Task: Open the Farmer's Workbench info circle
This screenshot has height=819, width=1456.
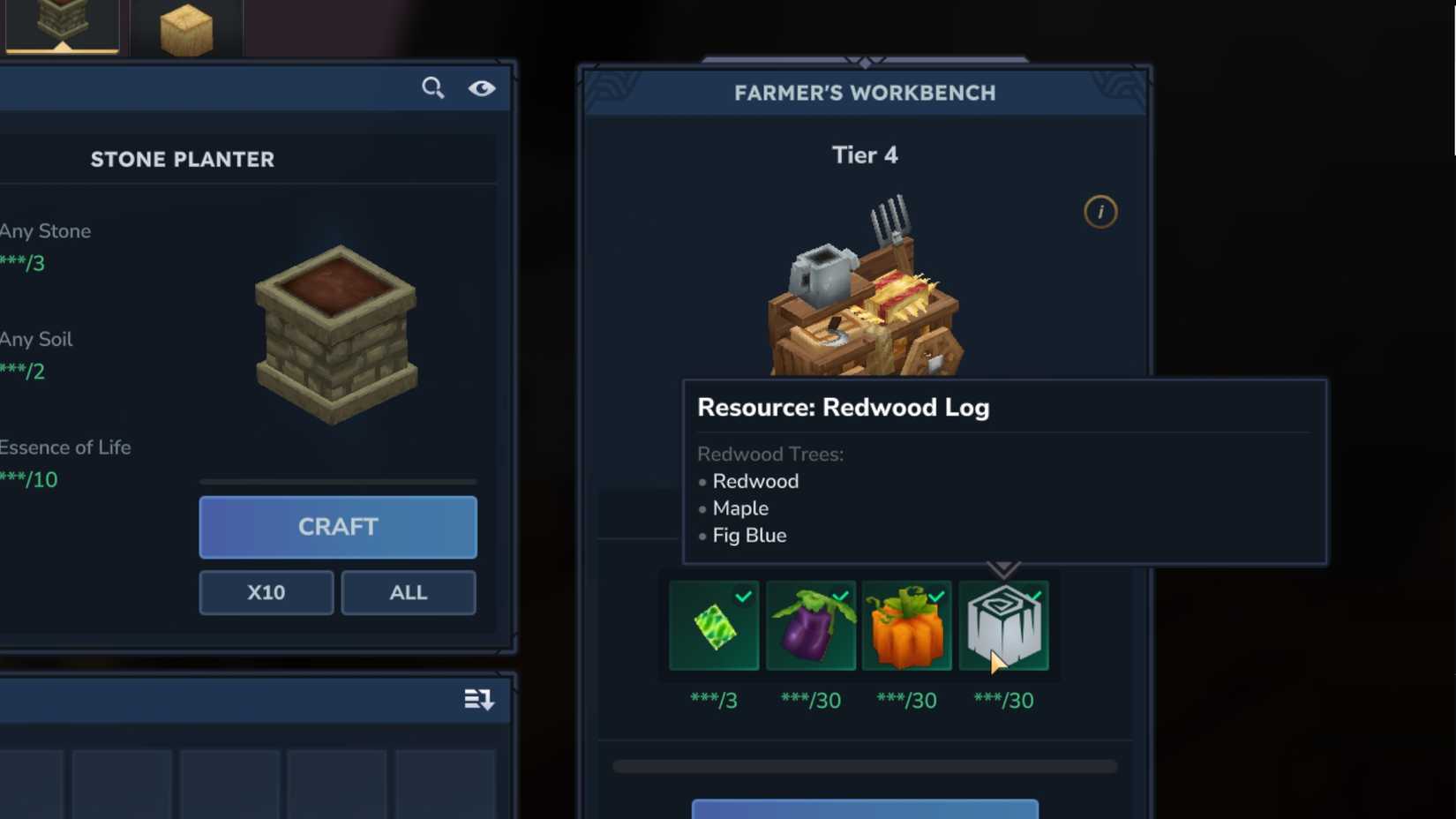Action: [1100, 212]
